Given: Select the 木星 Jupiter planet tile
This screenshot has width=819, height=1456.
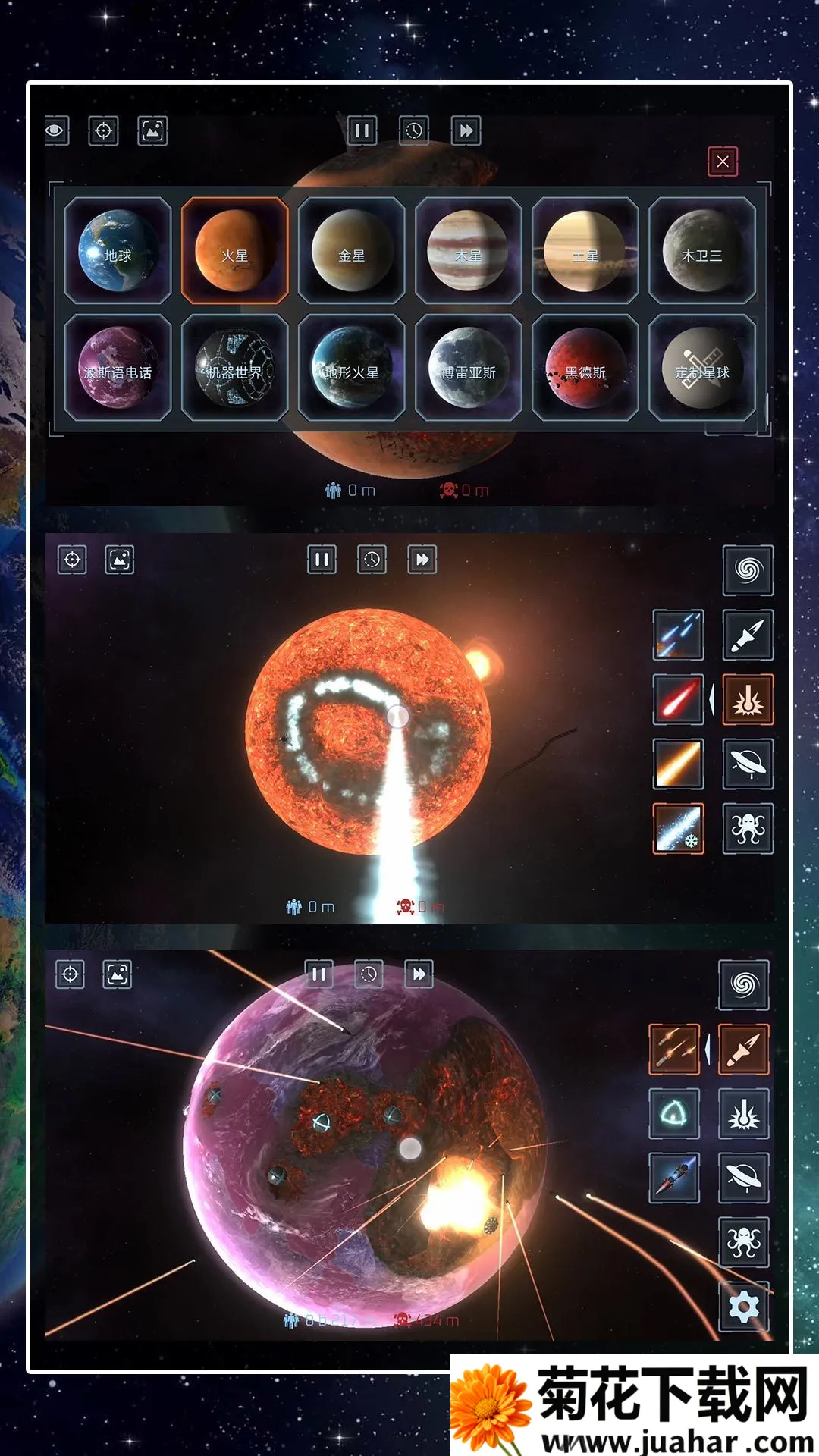Looking at the screenshot, I should pyautogui.click(x=468, y=250).
